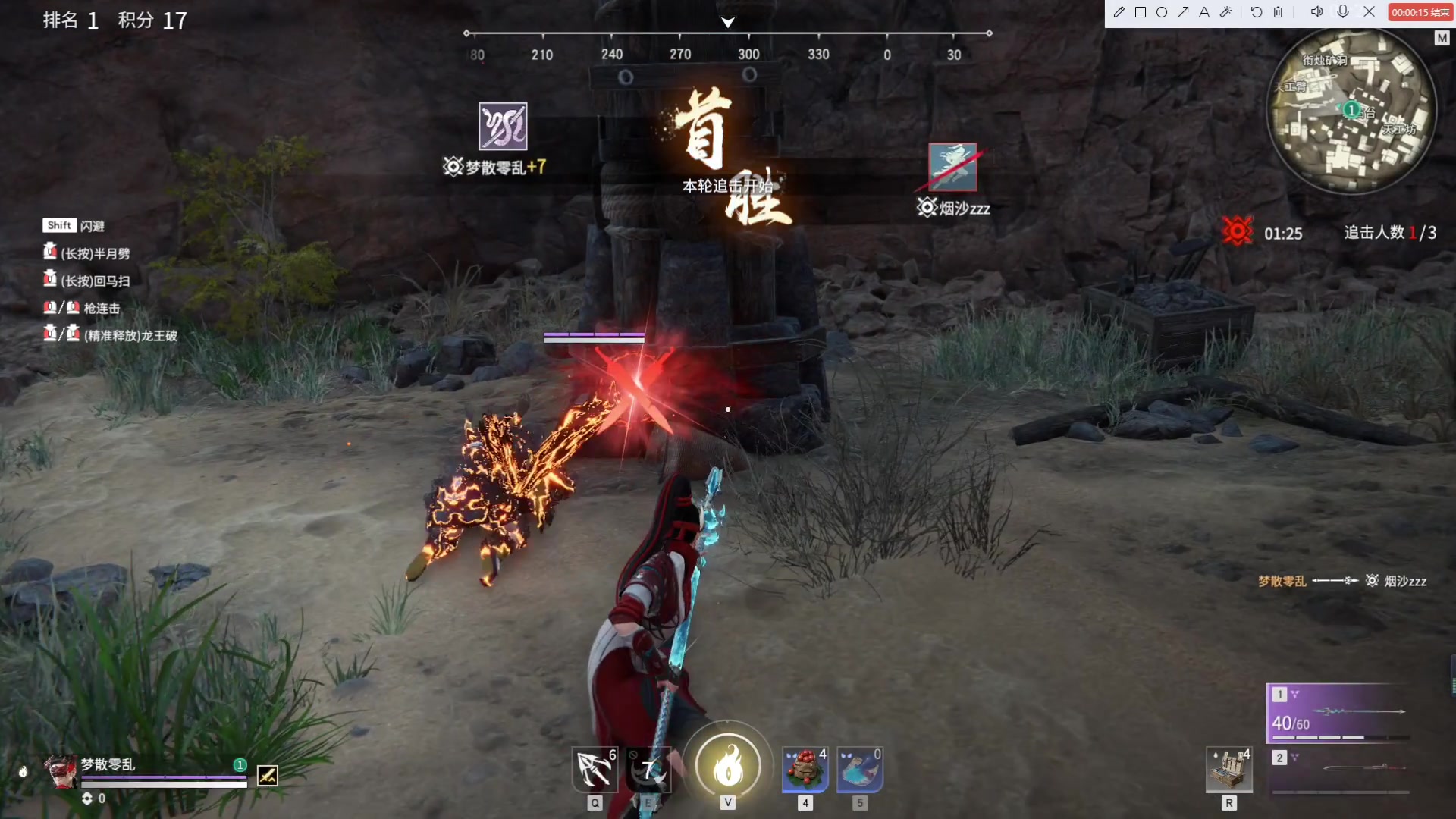This screenshot has width=1456, height=819.
Task: Select the circle drawing tool
Action: pos(1163,12)
